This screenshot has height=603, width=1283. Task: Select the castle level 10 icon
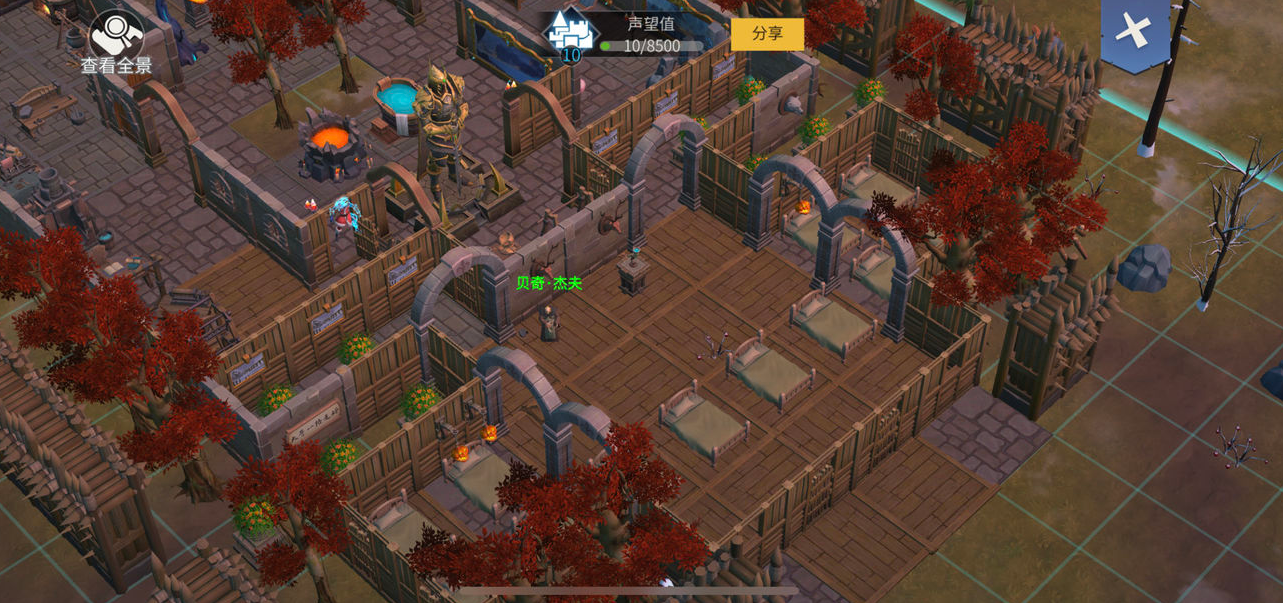[x=570, y=34]
